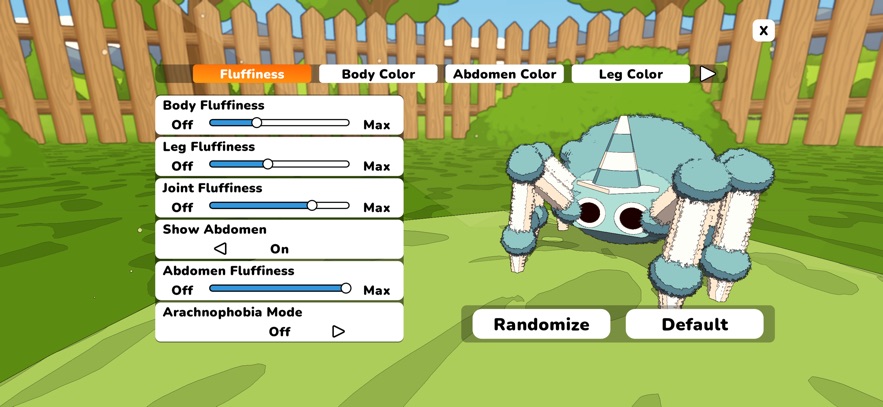
Task: Switch to the Body Color tab
Action: point(378,74)
